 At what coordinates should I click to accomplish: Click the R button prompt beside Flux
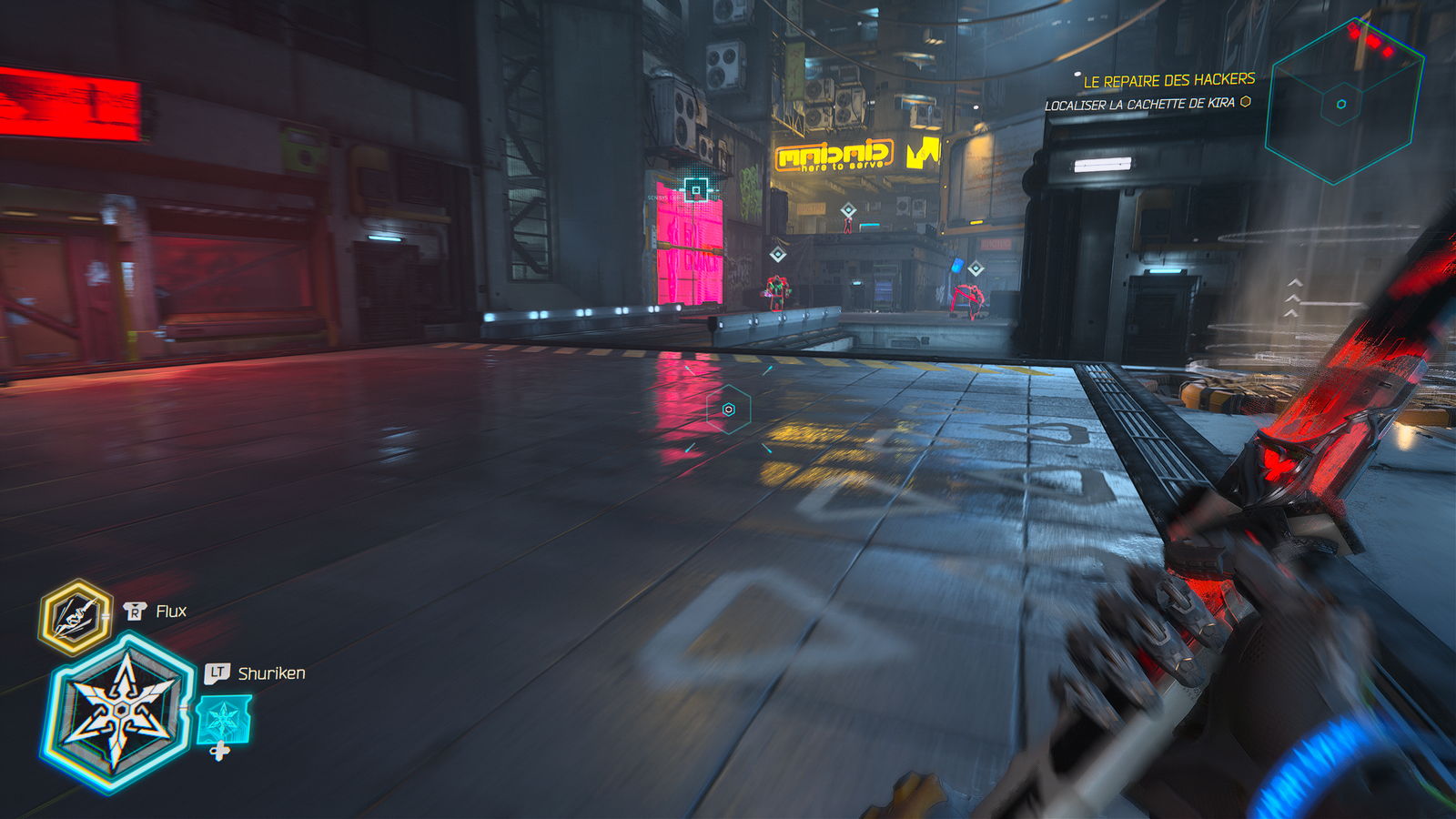[x=135, y=613]
